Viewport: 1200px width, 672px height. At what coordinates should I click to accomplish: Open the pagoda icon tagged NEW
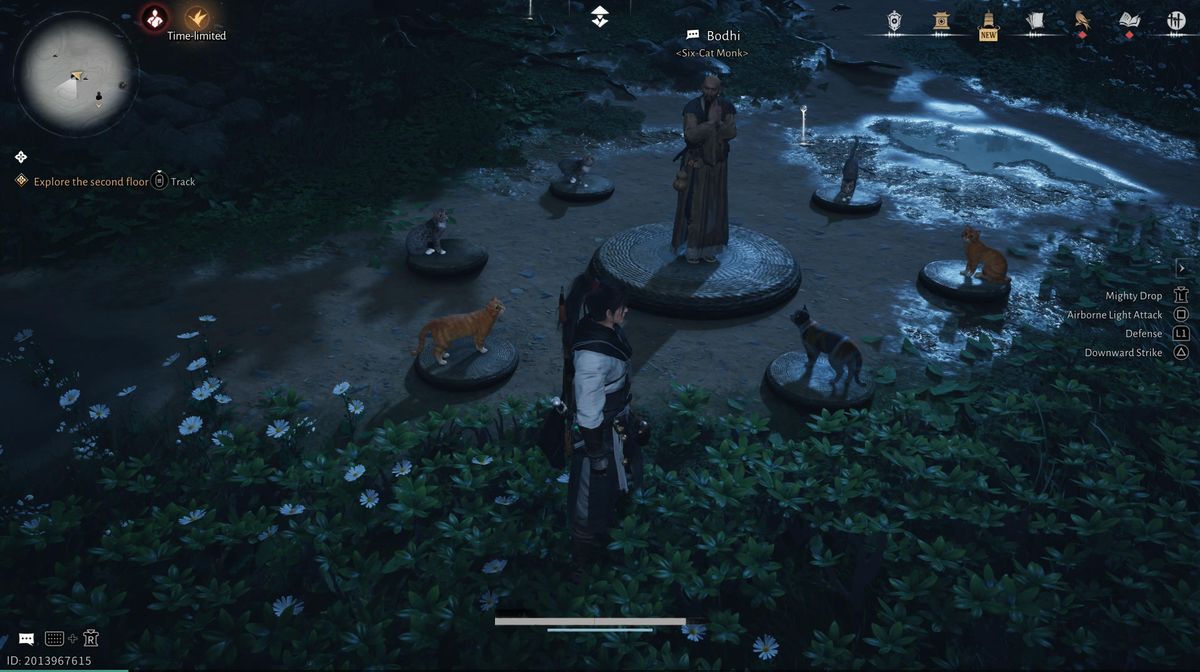988,22
